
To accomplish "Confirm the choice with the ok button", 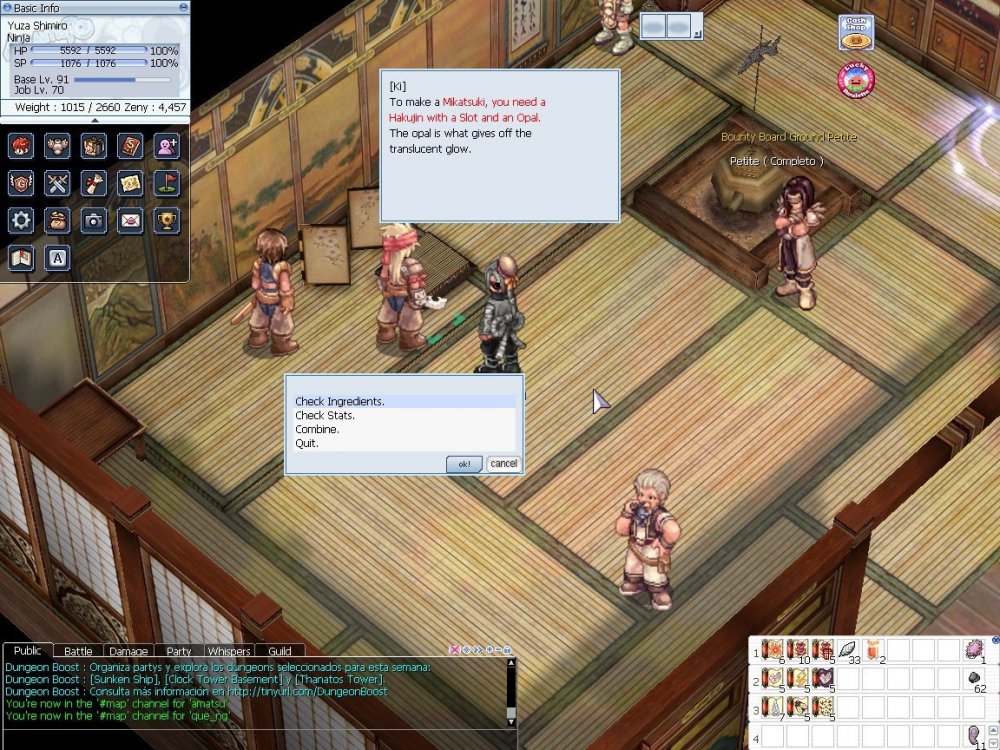I will [x=464, y=464].
